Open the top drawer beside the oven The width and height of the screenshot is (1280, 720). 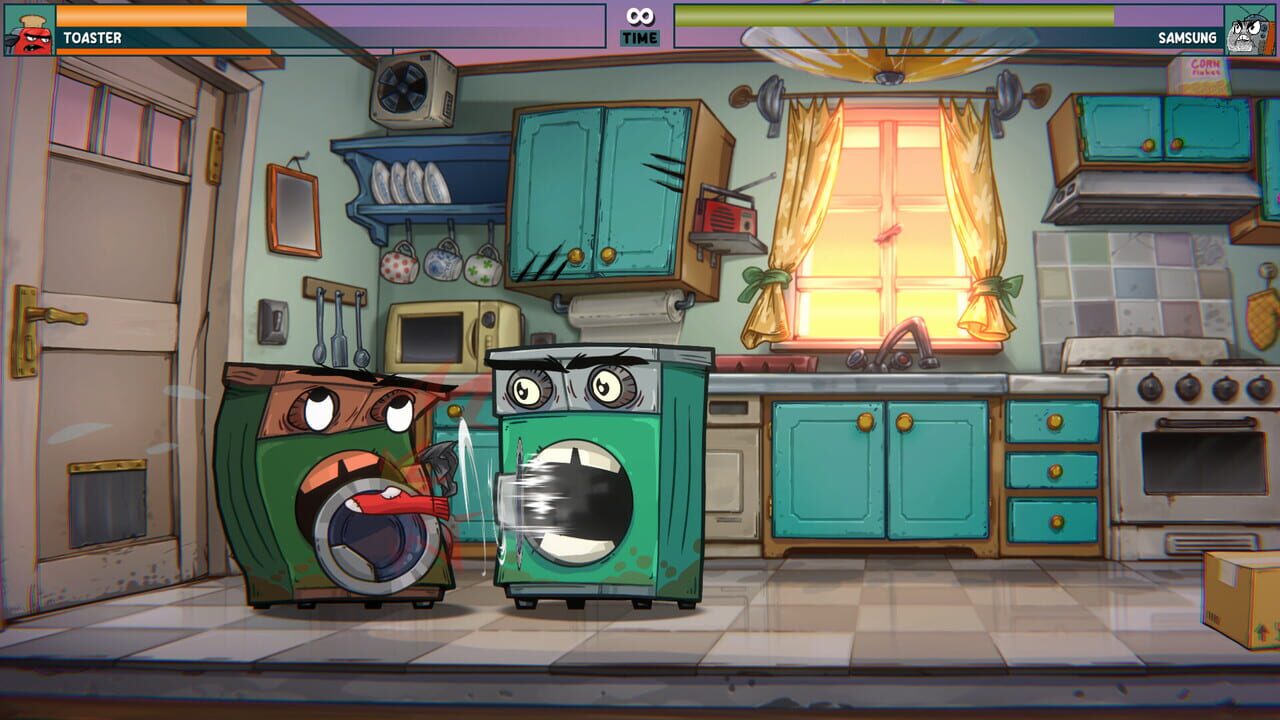pos(1055,420)
